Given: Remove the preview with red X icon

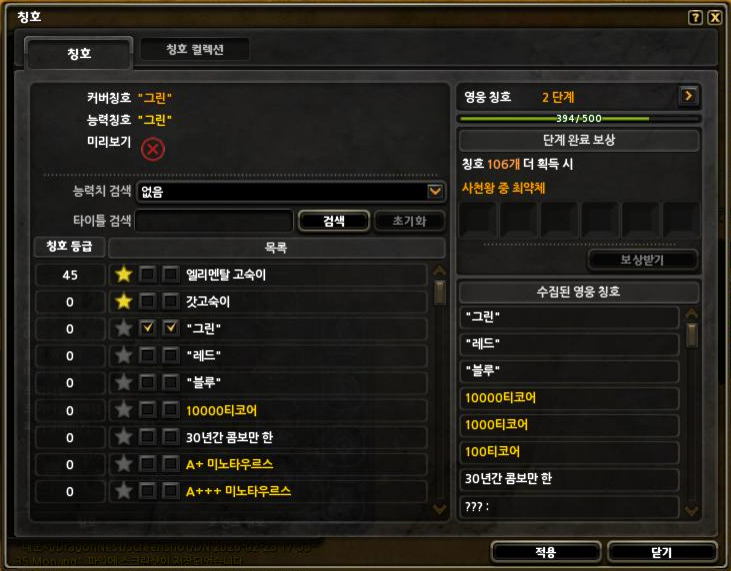Looking at the screenshot, I should point(152,149).
